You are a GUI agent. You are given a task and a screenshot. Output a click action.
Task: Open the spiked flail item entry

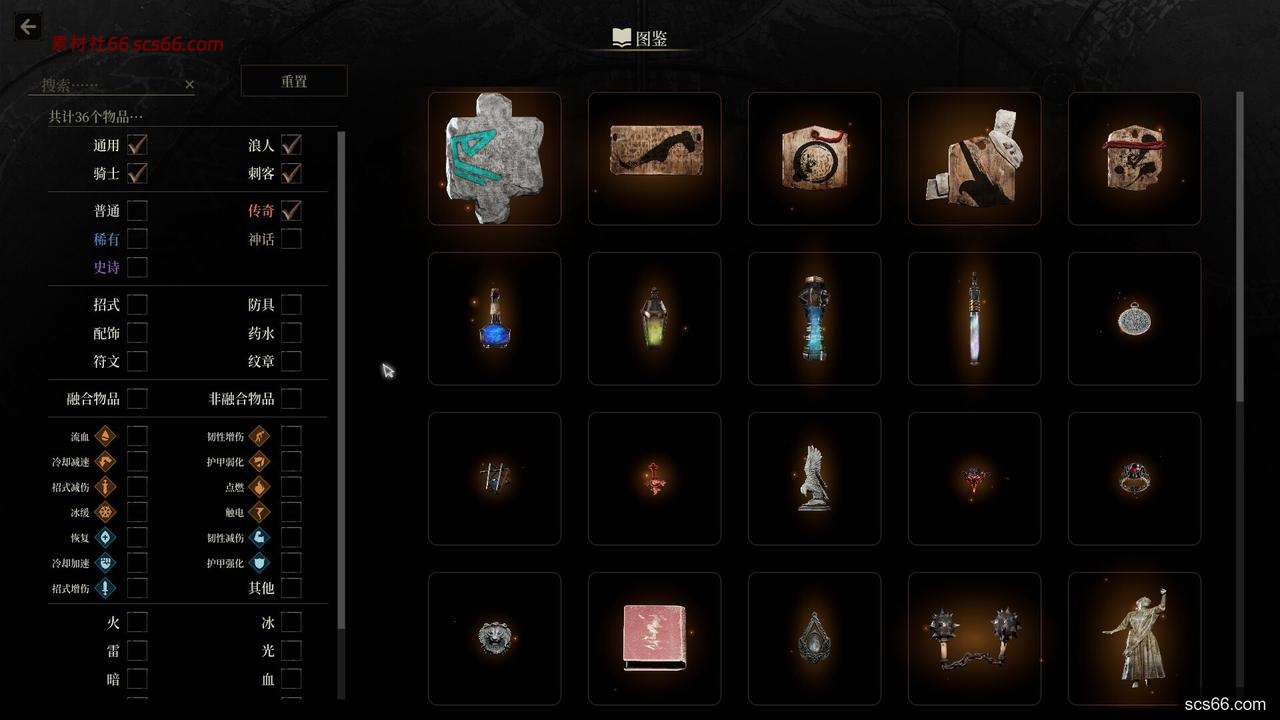(x=974, y=638)
